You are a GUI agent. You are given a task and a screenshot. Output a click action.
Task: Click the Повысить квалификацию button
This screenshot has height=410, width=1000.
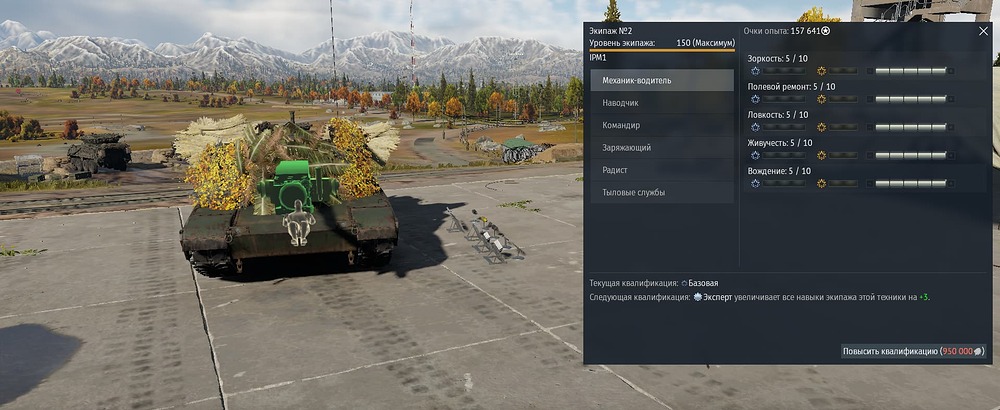click(913, 351)
